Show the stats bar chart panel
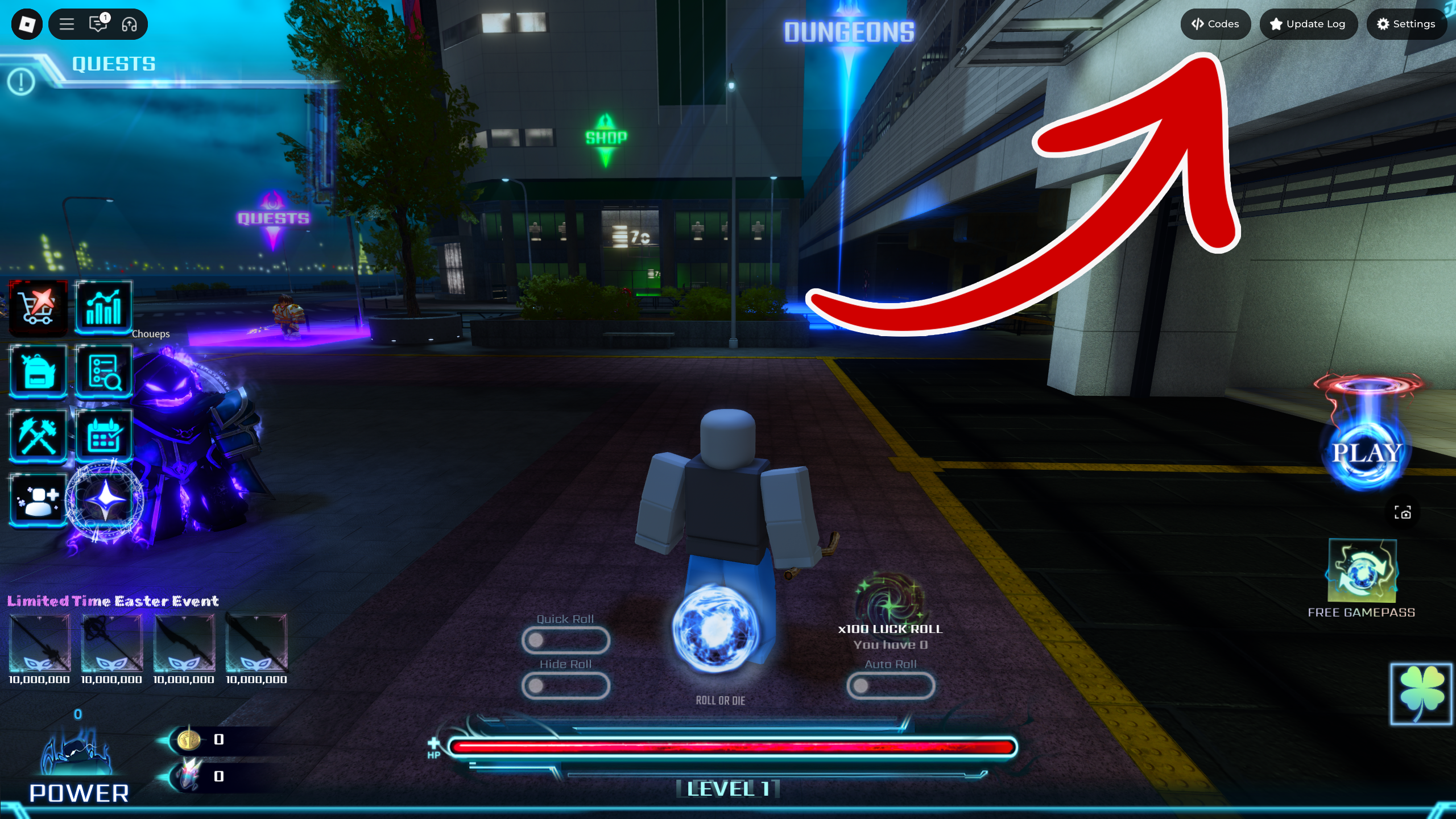This screenshot has height=819, width=1456. (x=104, y=308)
